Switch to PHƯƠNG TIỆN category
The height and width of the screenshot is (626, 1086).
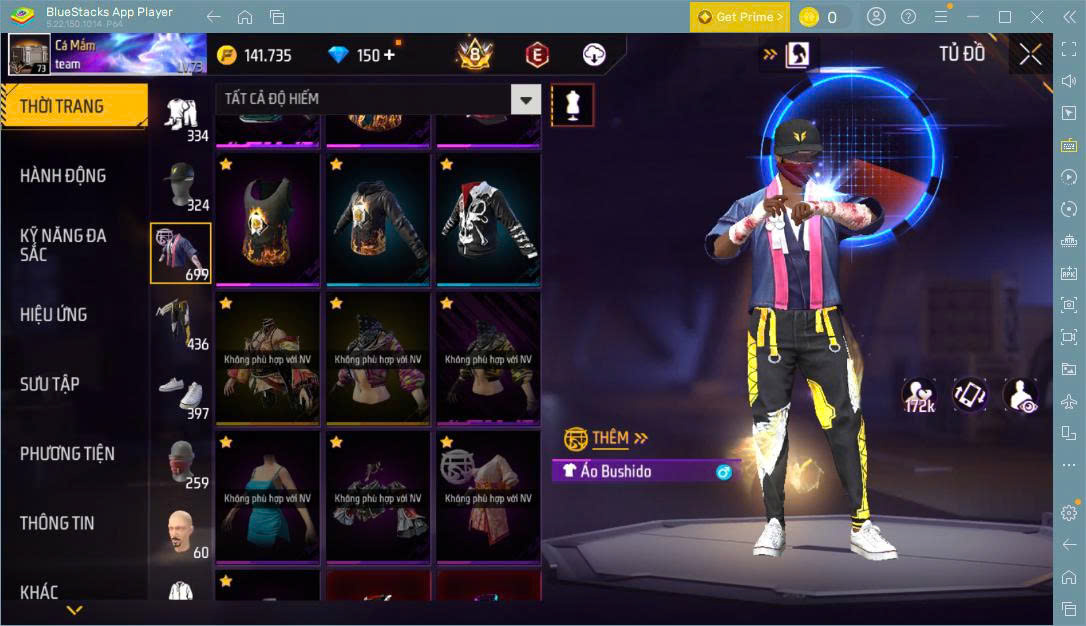click(x=67, y=454)
